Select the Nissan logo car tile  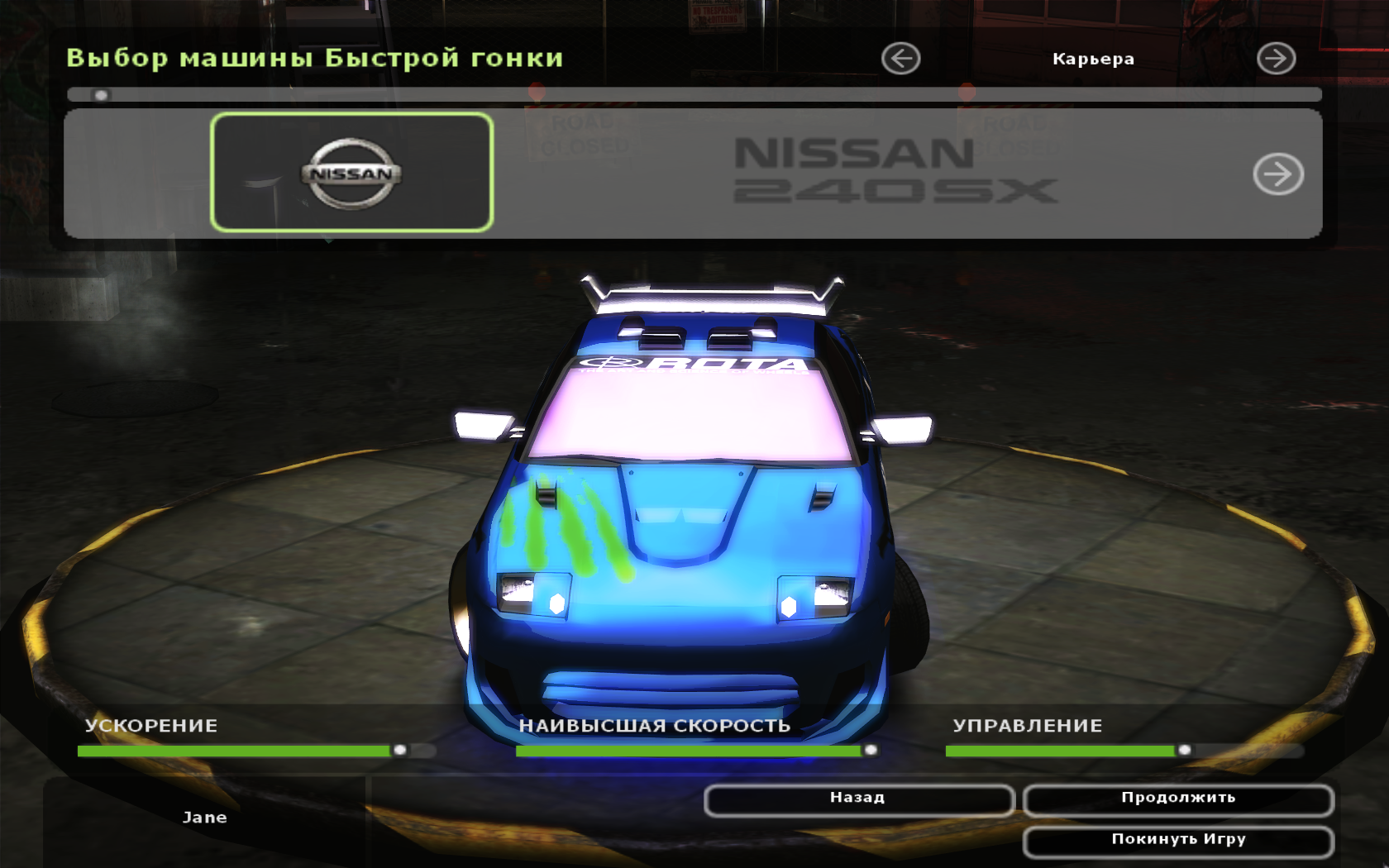(352, 173)
